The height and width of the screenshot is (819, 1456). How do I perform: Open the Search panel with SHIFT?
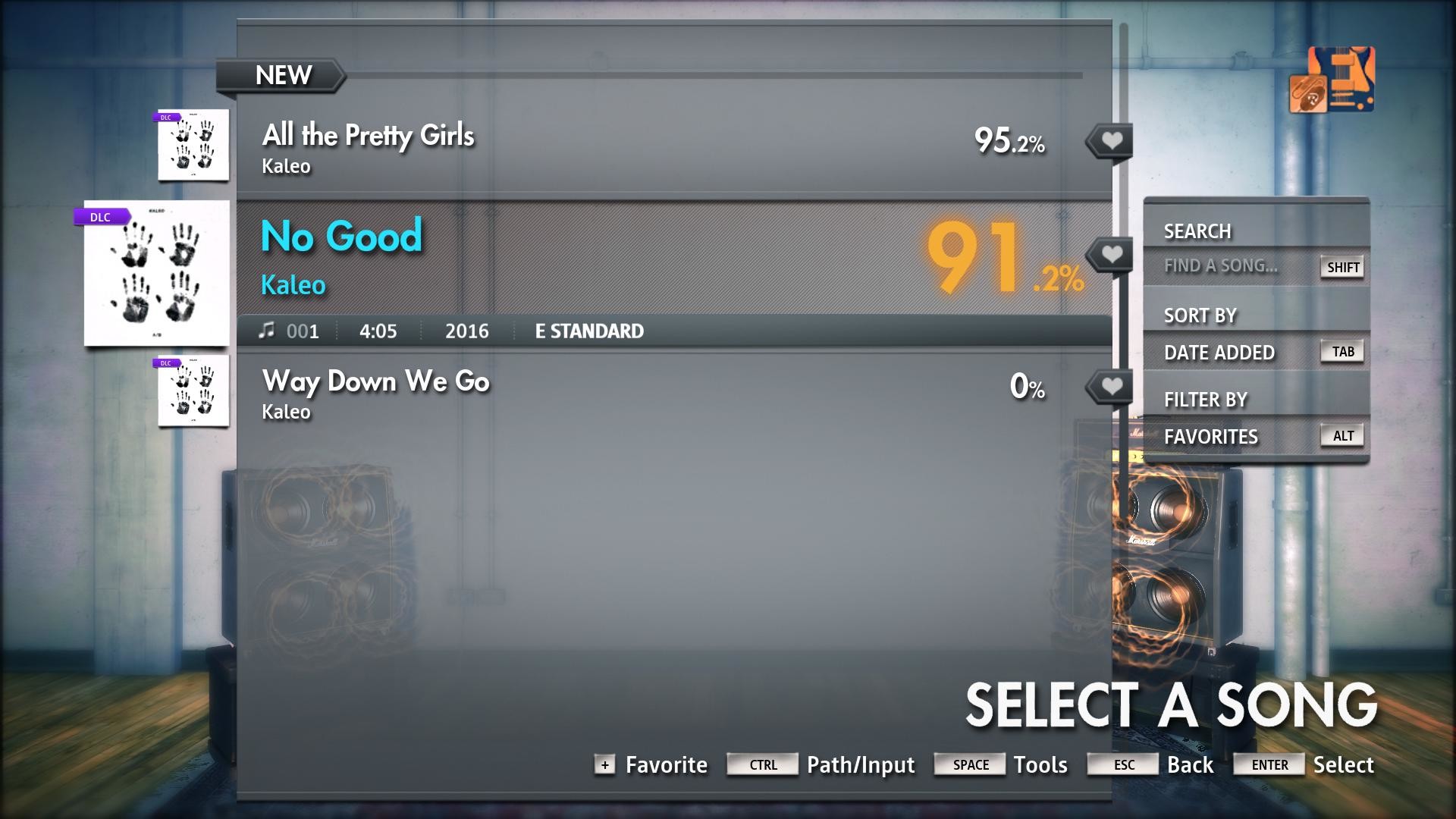(x=1342, y=267)
